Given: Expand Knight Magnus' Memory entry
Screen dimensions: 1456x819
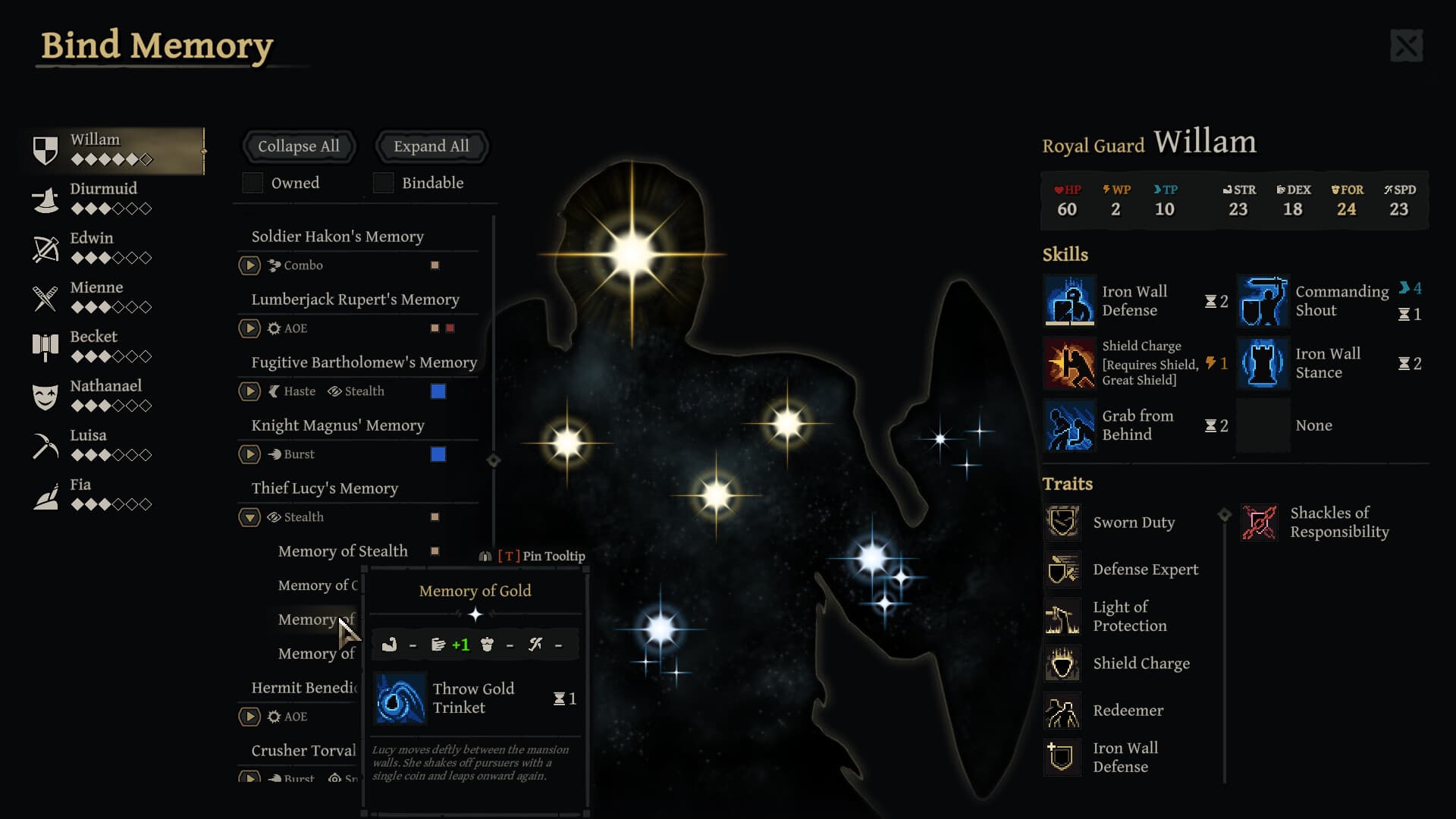Looking at the screenshot, I should click(x=249, y=454).
